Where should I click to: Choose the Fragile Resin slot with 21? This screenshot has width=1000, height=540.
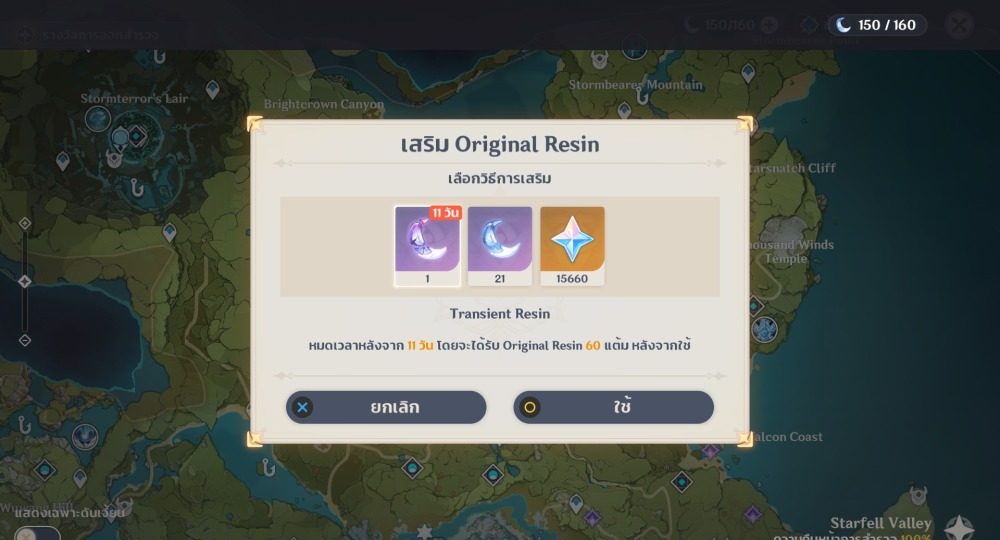point(499,246)
